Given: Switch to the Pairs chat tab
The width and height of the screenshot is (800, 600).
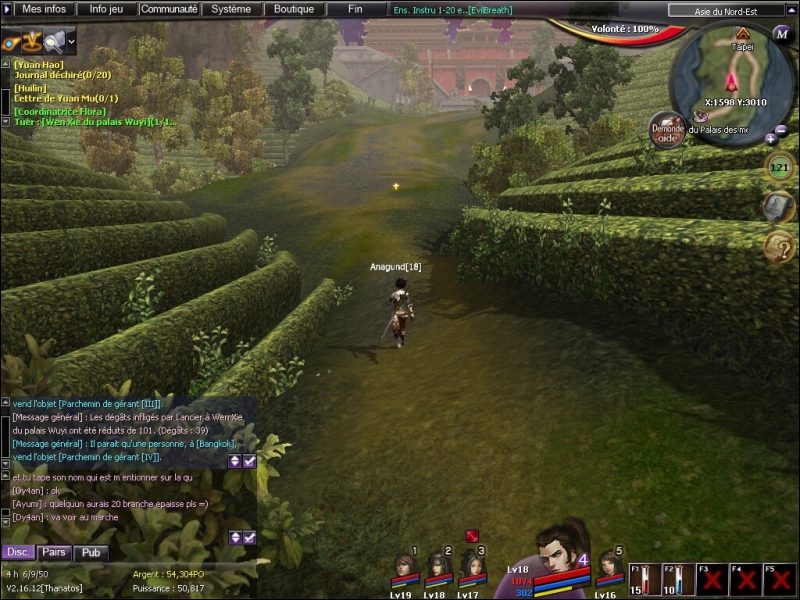Looking at the screenshot, I should point(53,552).
